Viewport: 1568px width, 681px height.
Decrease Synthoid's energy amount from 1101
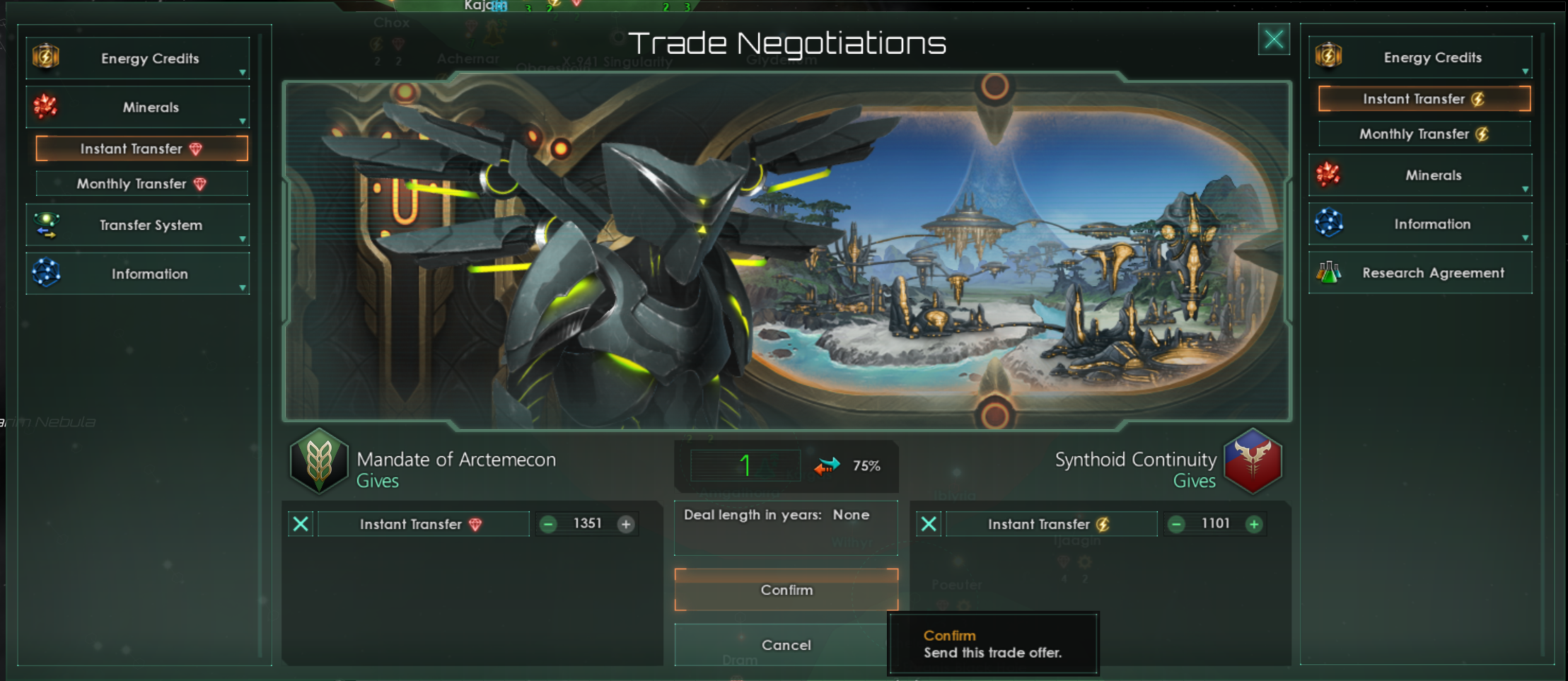click(x=1176, y=524)
